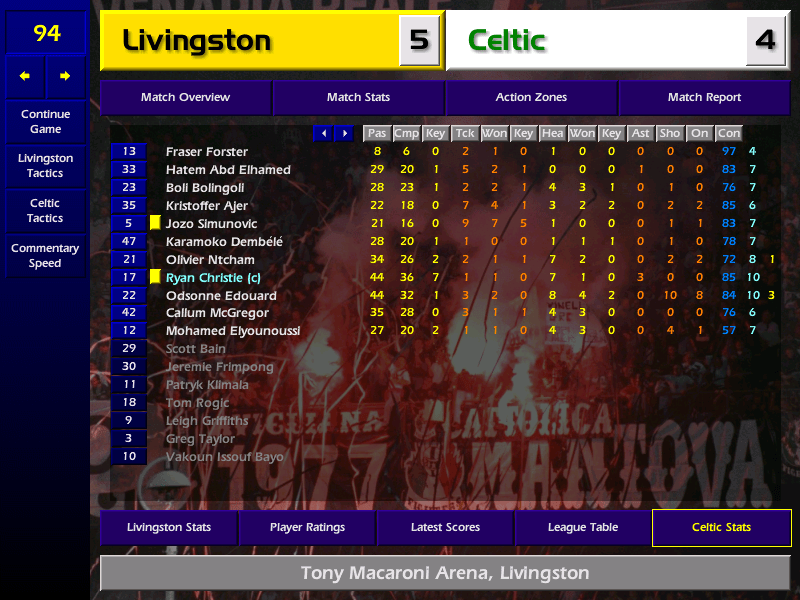Check the Latest Scores
Image resolution: width=800 pixels, height=600 pixels.
(445, 528)
